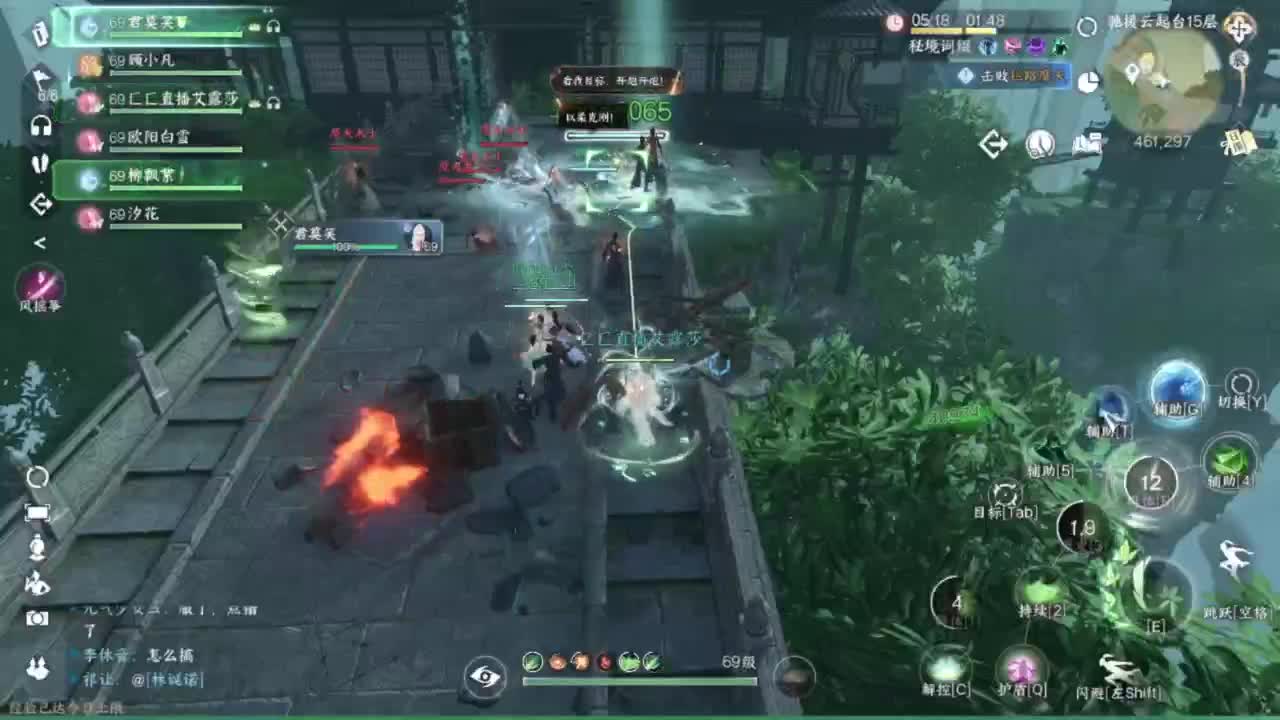Use the 闪避[左Shift] dodge skill
Screen dimensions: 1280x720
[1120, 671]
